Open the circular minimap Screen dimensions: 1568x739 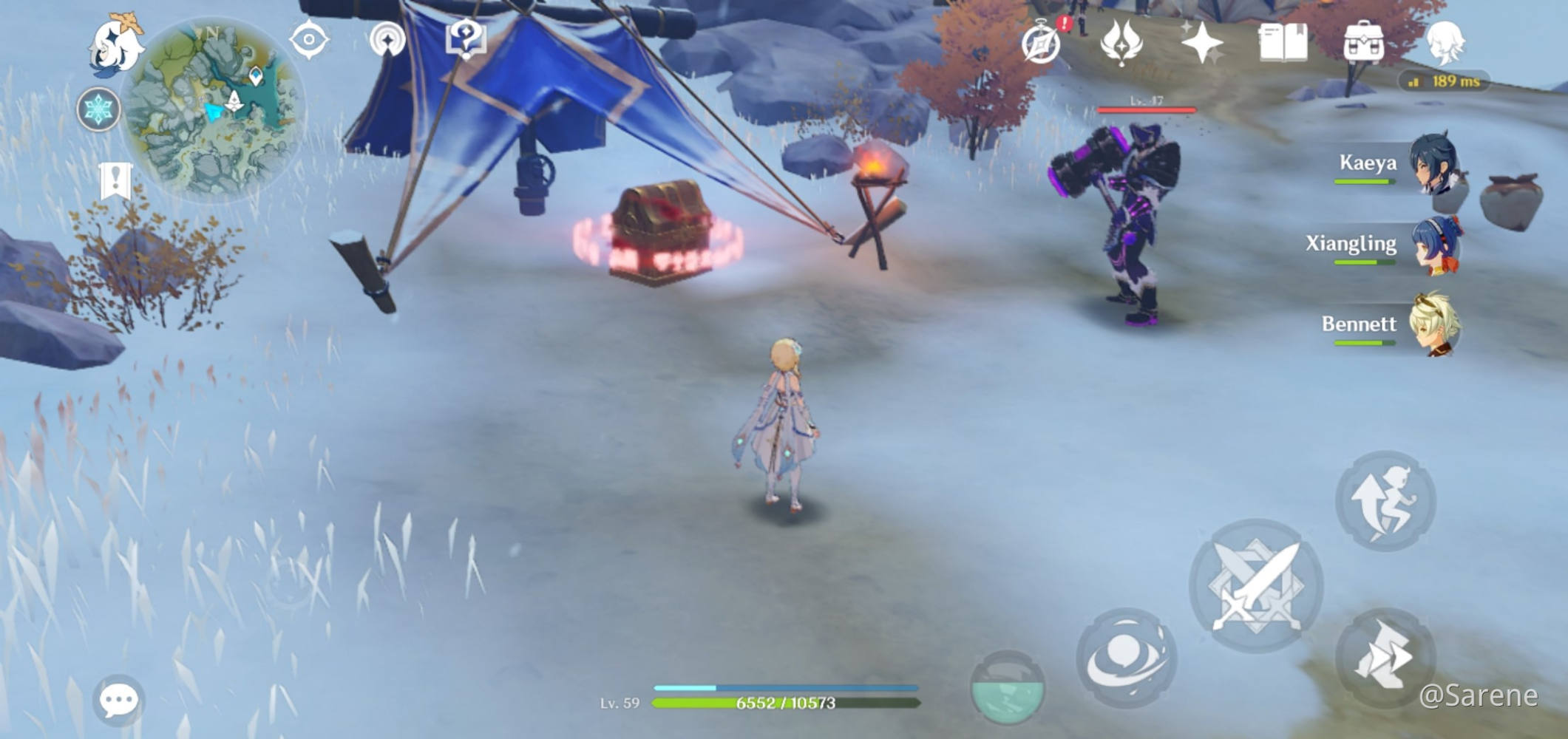point(212,109)
